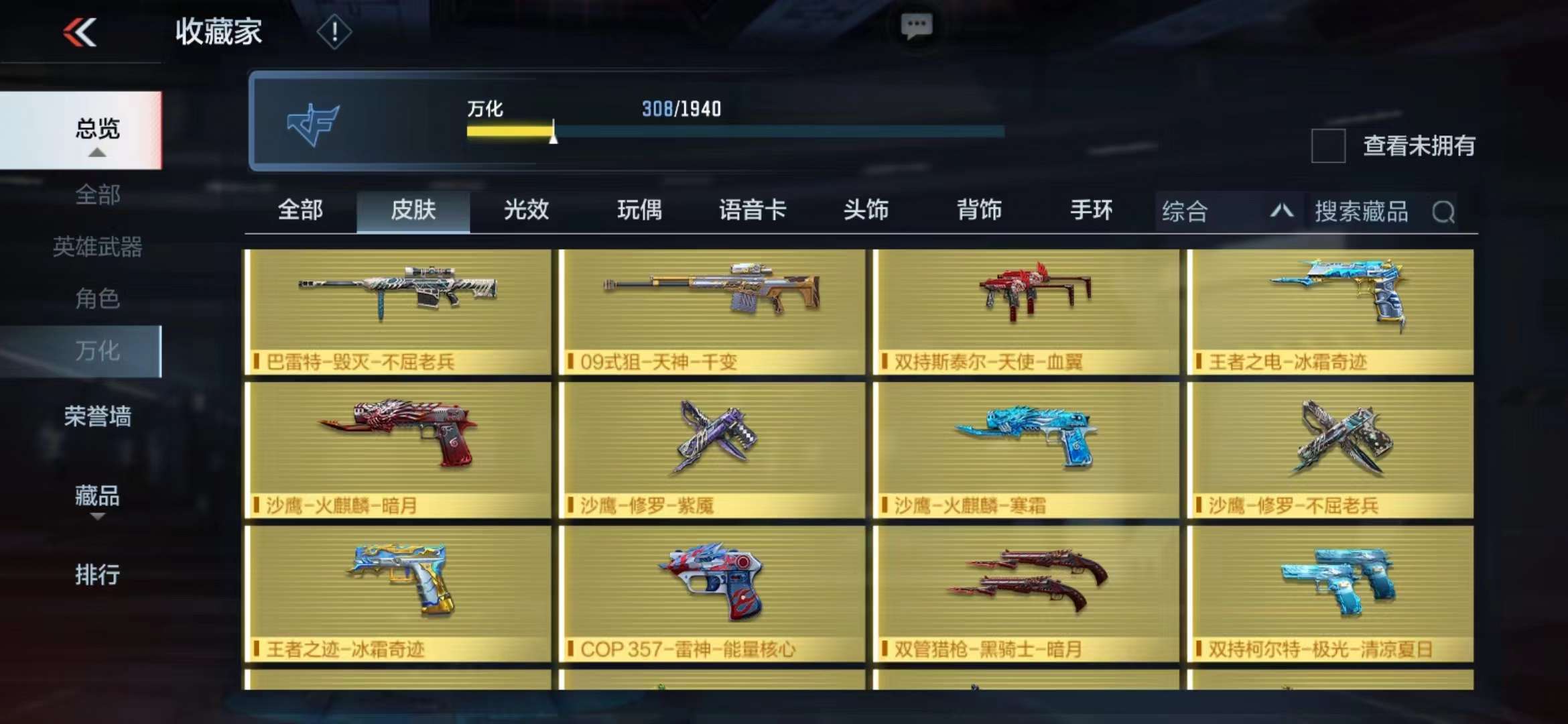Select the 光效 tab
The width and height of the screenshot is (1568, 724).
point(526,210)
